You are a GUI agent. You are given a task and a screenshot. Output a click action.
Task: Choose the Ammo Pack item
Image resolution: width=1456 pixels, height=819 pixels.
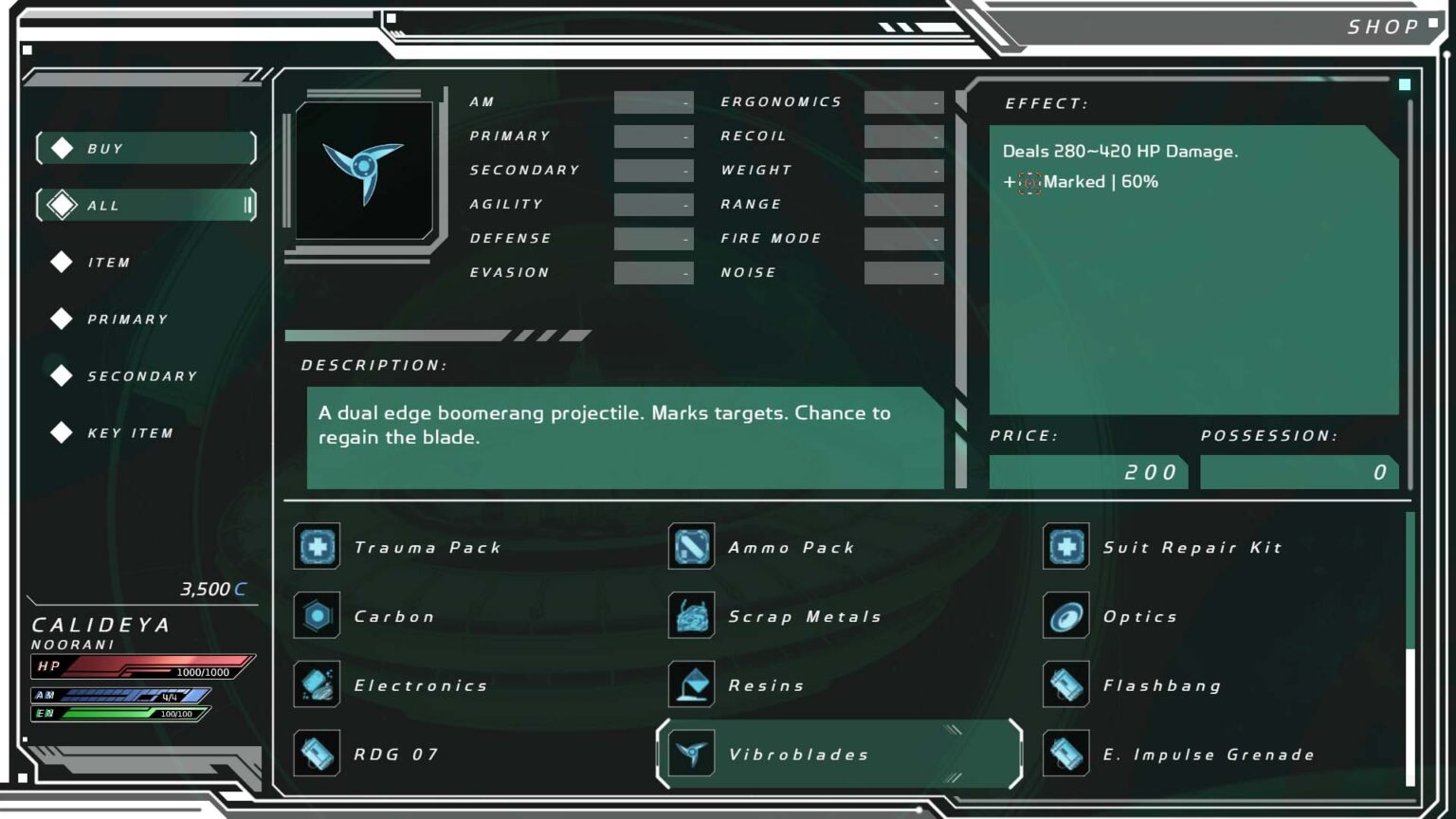(791, 548)
